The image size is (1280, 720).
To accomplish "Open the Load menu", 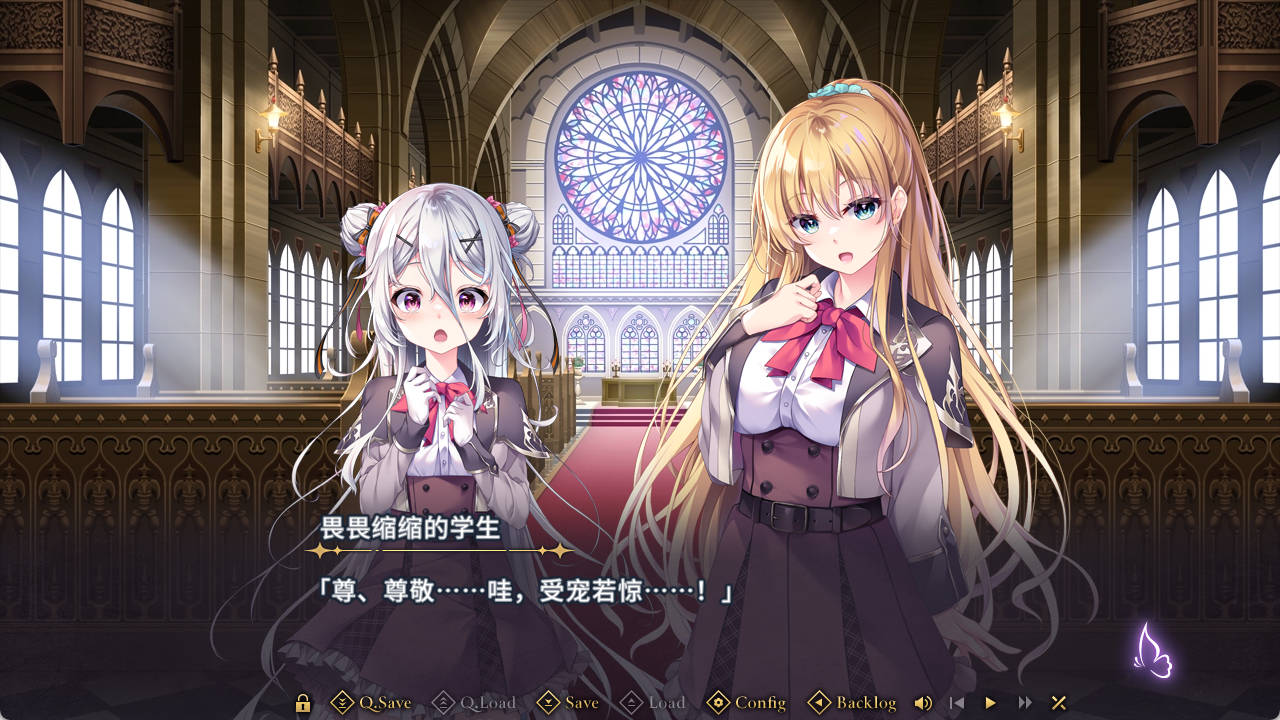I will pos(653,703).
